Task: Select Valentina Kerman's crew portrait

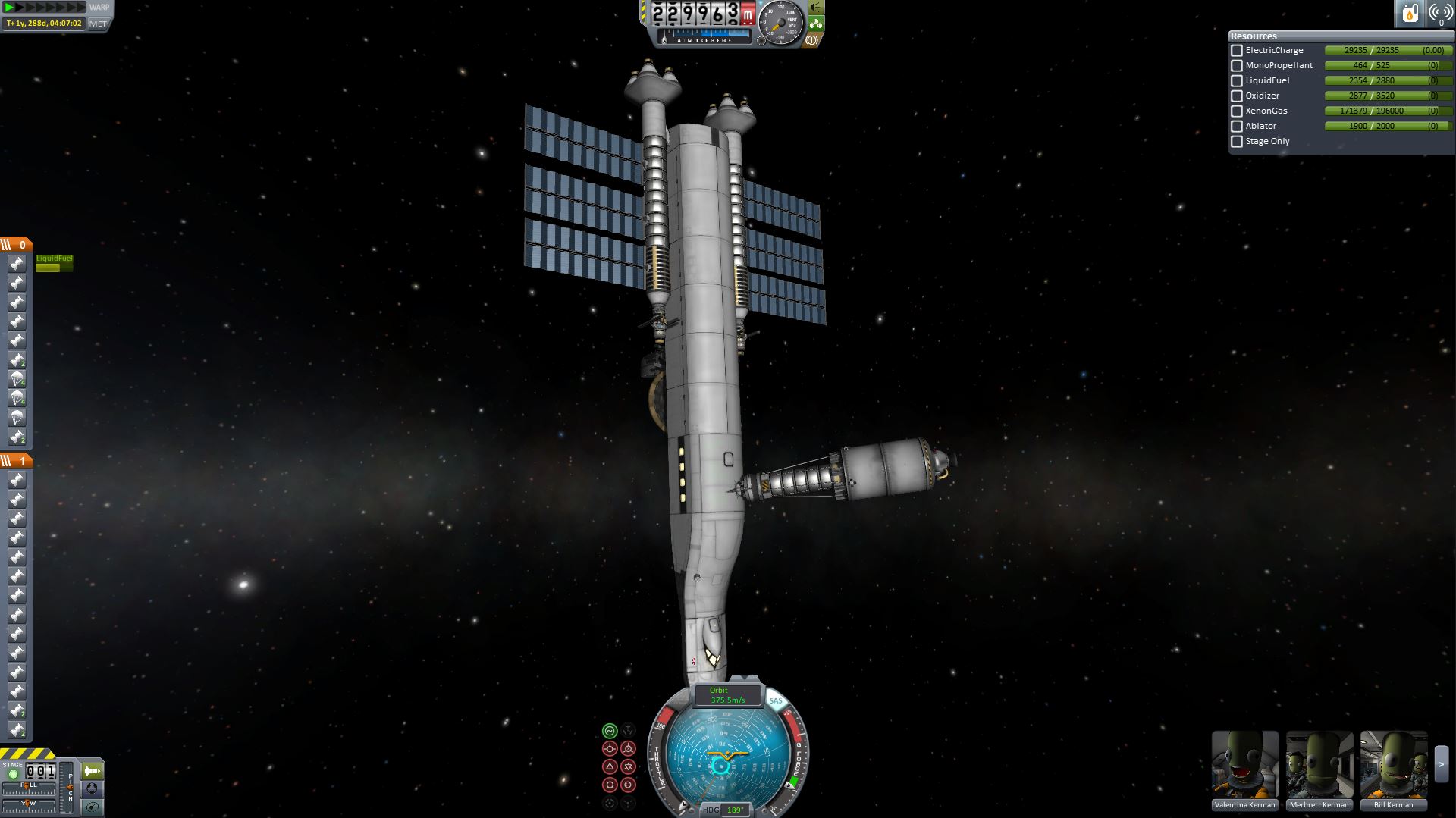Action: click(x=1244, y=765)
